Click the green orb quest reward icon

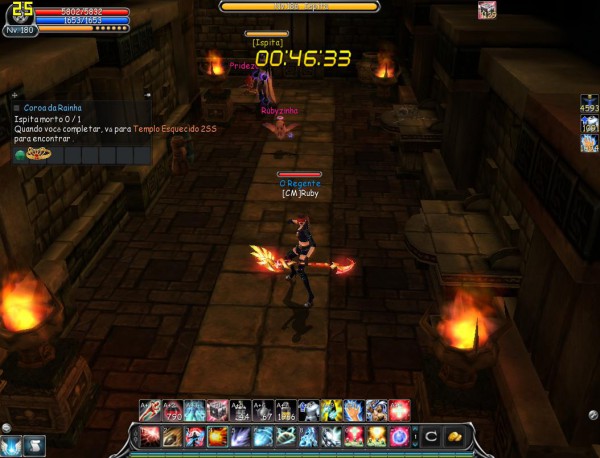pyautogui.click(x=20, y=154)
